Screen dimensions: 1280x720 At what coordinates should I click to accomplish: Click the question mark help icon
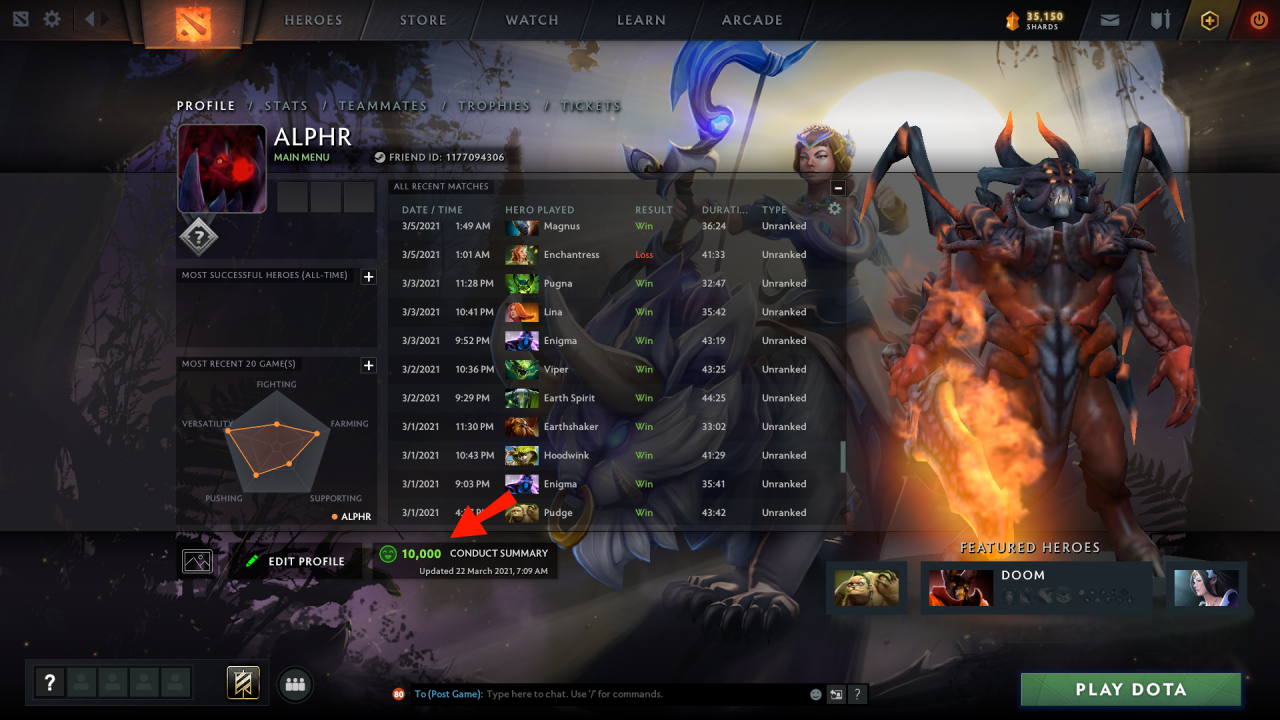[49, 683]
